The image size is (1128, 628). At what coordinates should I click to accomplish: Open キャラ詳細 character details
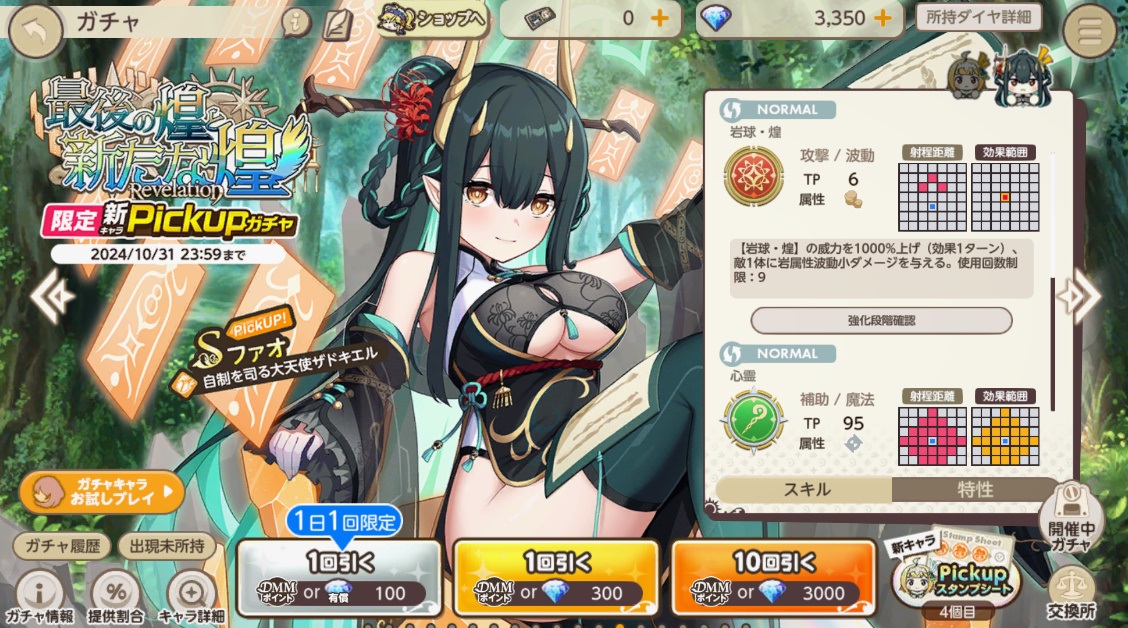pos(193,598)
